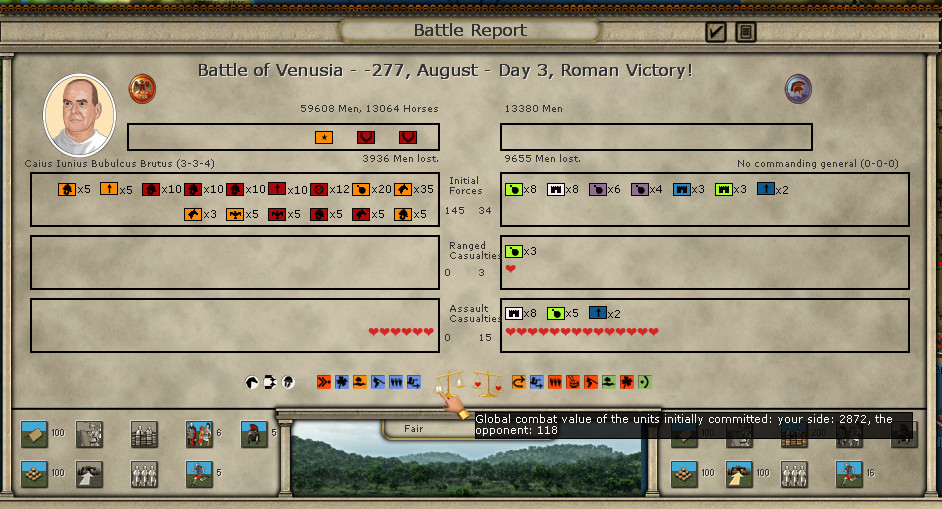Viewport: 942px width, 509px height.
Task: Click the green half-moon icon
Action: [645, 381]
